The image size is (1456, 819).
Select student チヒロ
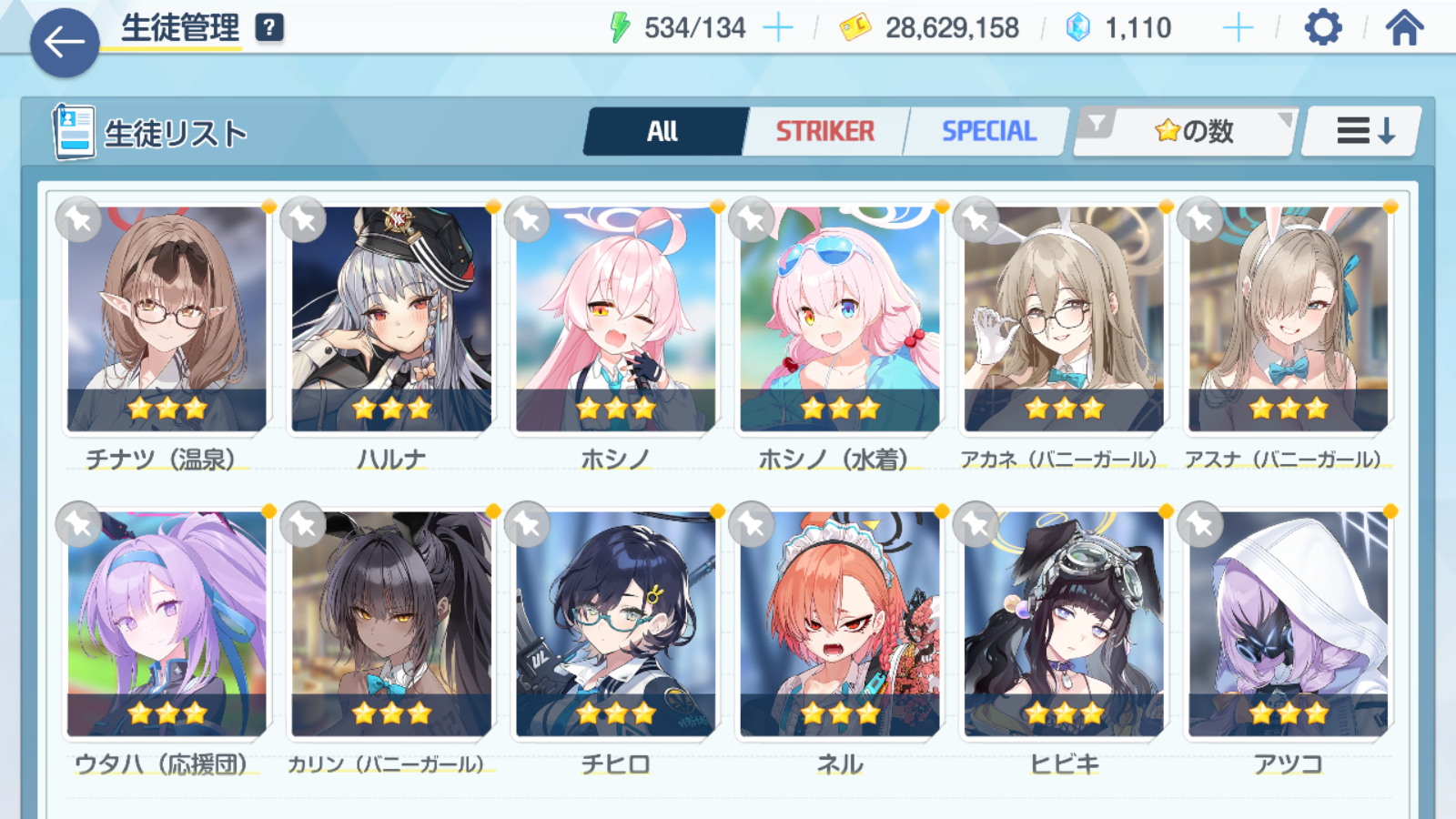click(615, 624)
